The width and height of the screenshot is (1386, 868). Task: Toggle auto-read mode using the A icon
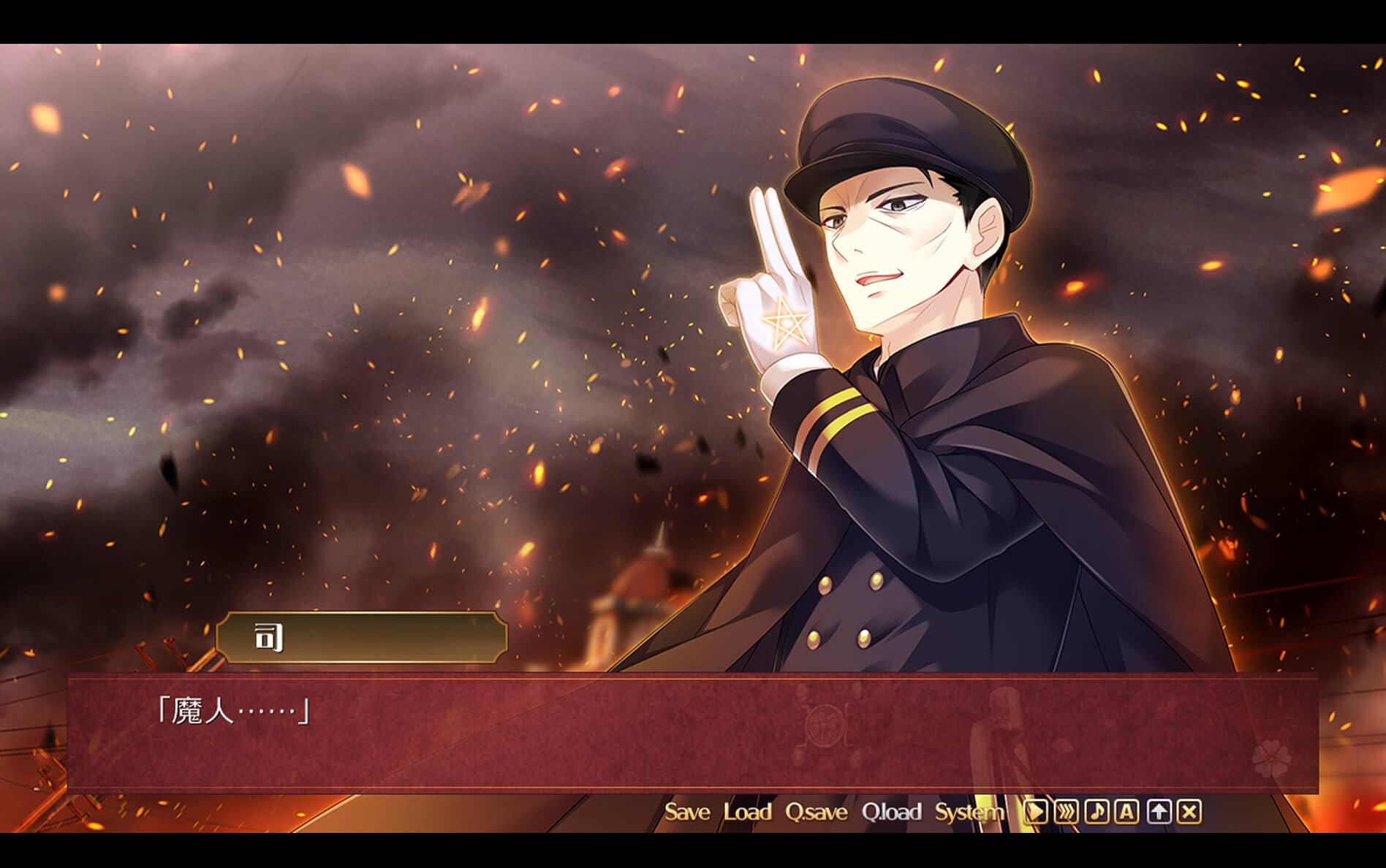point(1126,811)
